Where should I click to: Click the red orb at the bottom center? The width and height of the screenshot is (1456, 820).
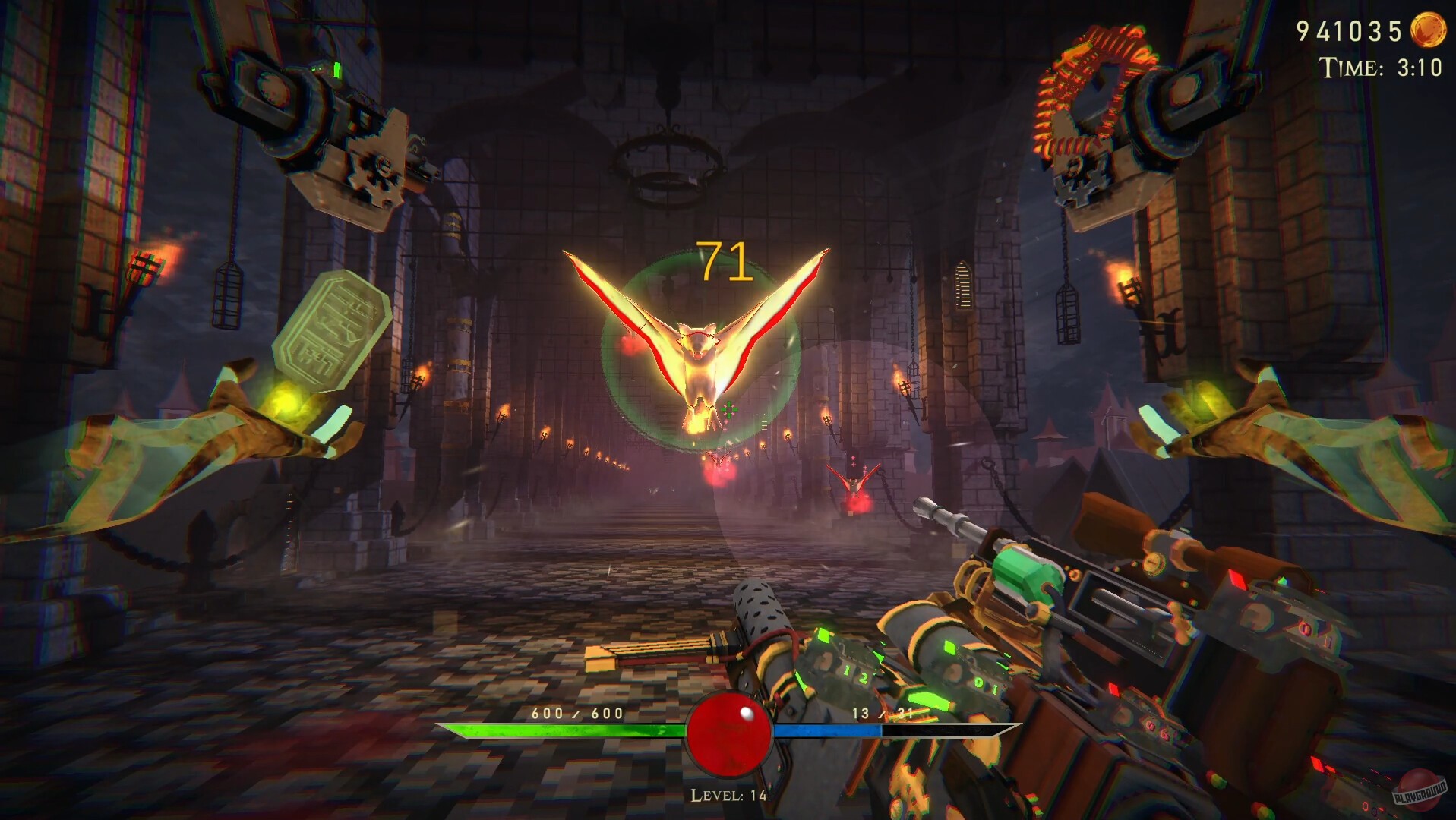(x=728, y=732)
